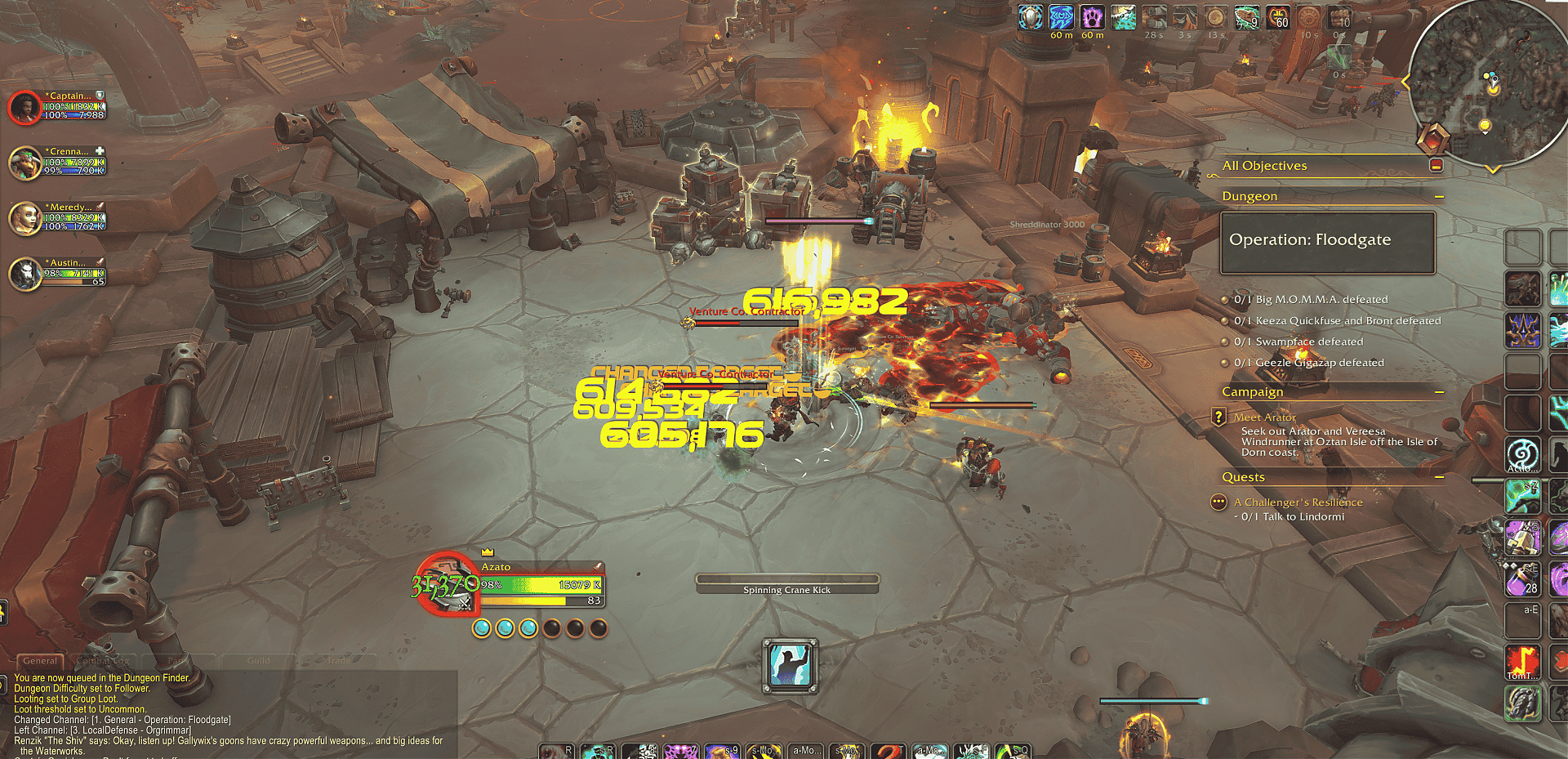Activate the red lightning bolt action button

point(1522,662)
